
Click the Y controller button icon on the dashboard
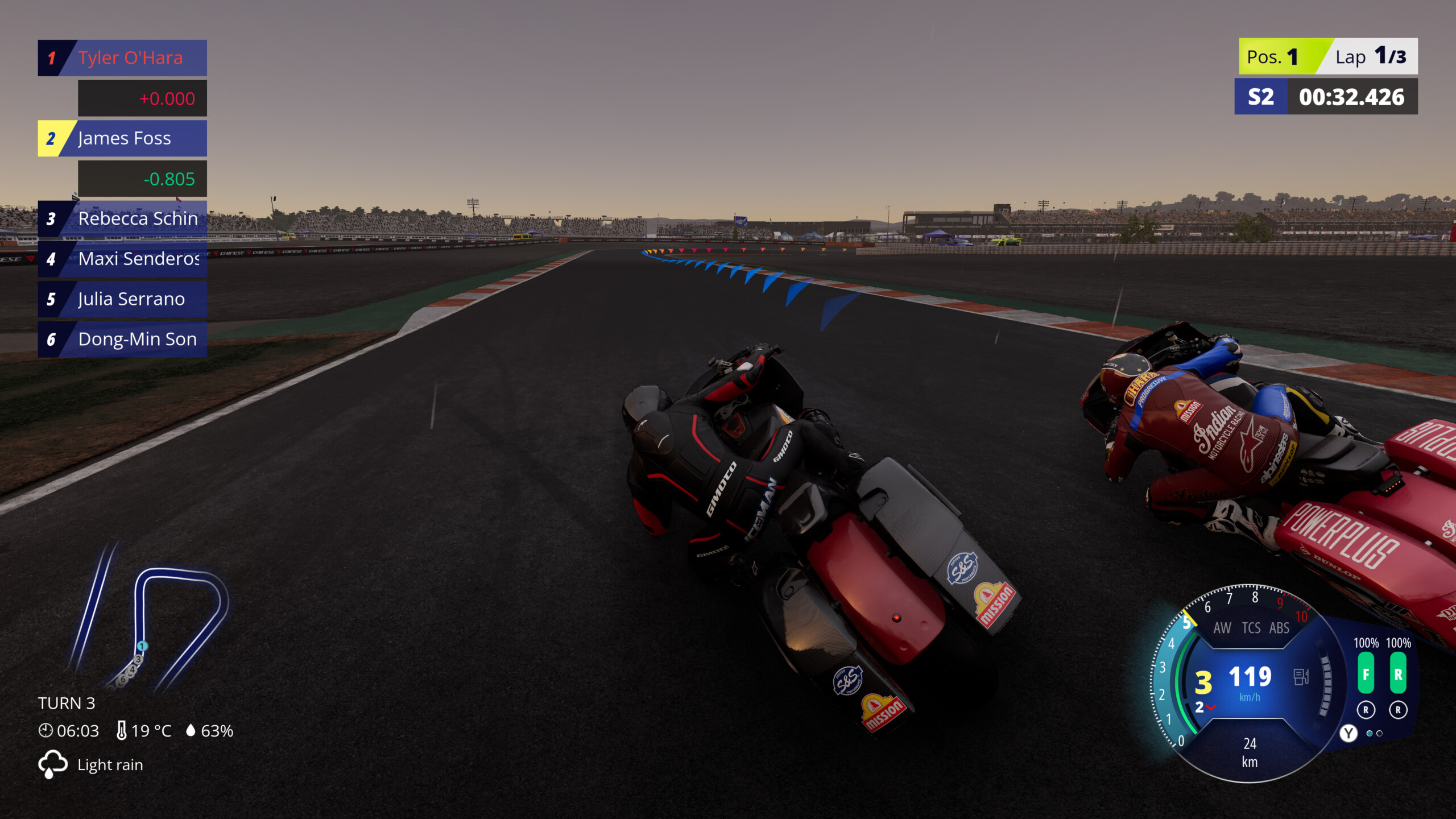pyautogui.click(x=1349, y=733)
